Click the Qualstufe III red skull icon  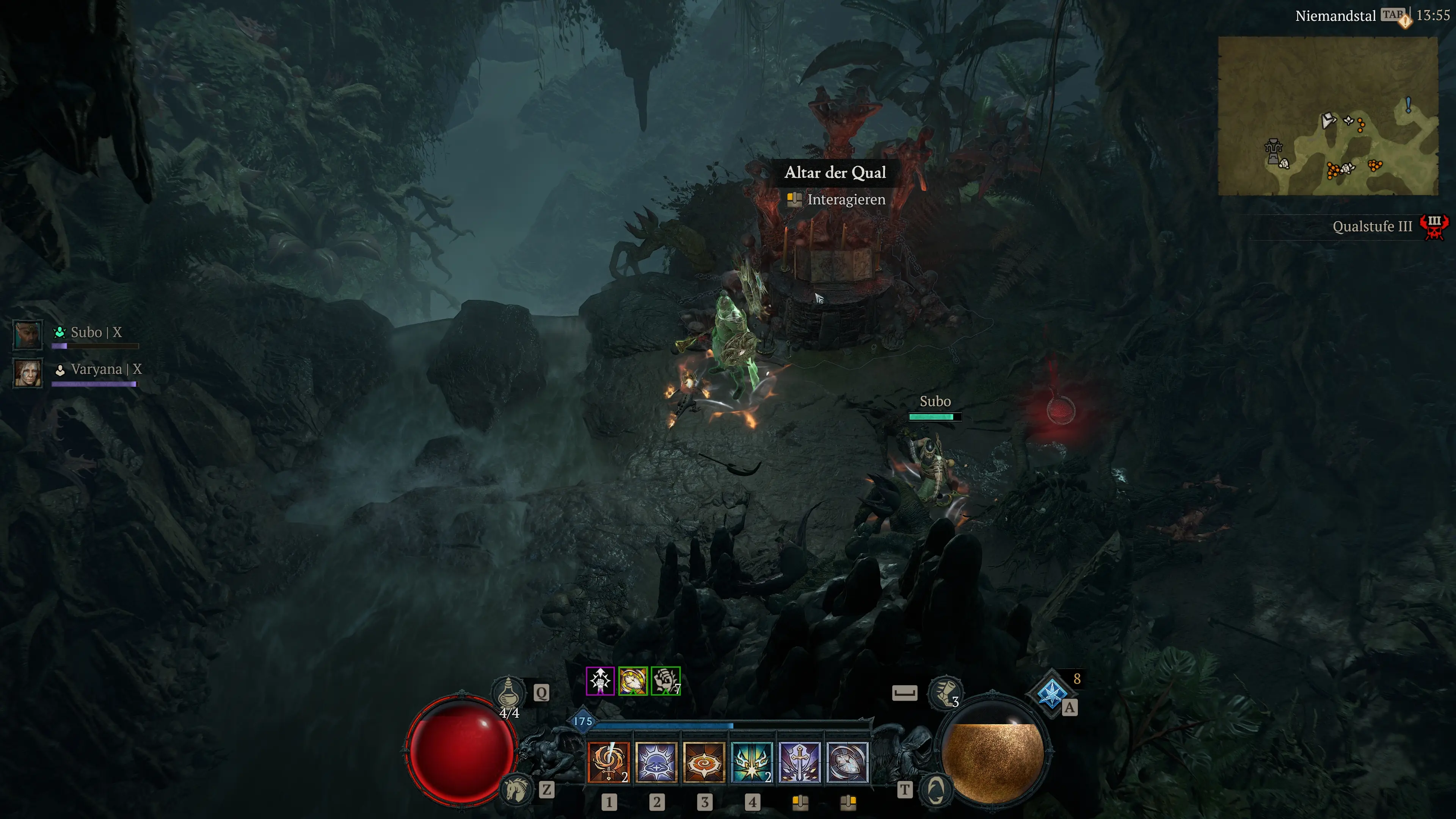pyautogui.click(x=1434, y=227)
